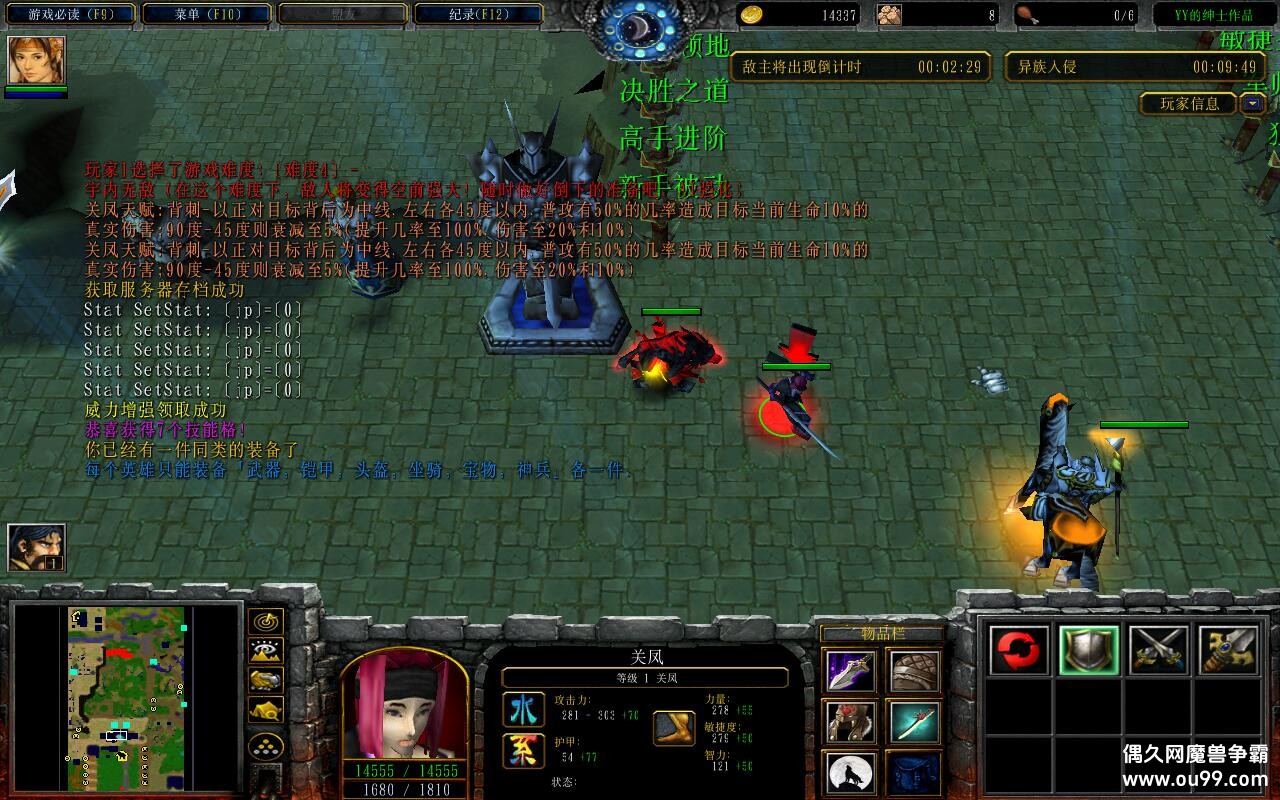1280x800 pixels.
Task: Select the brown quilted armor item
Action: coord(913,671)
